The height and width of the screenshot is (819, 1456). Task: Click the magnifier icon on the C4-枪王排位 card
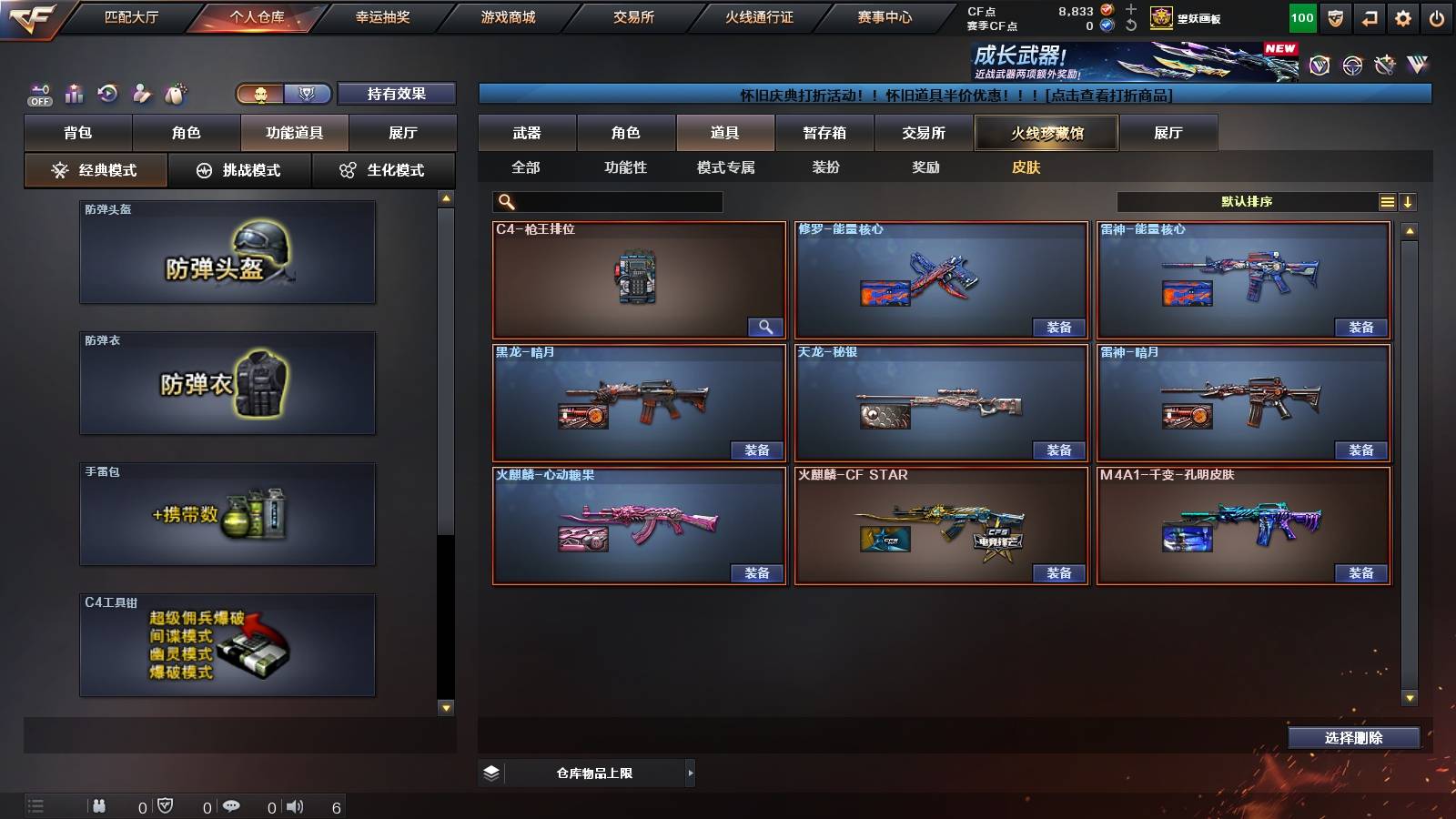click(764, 326)
